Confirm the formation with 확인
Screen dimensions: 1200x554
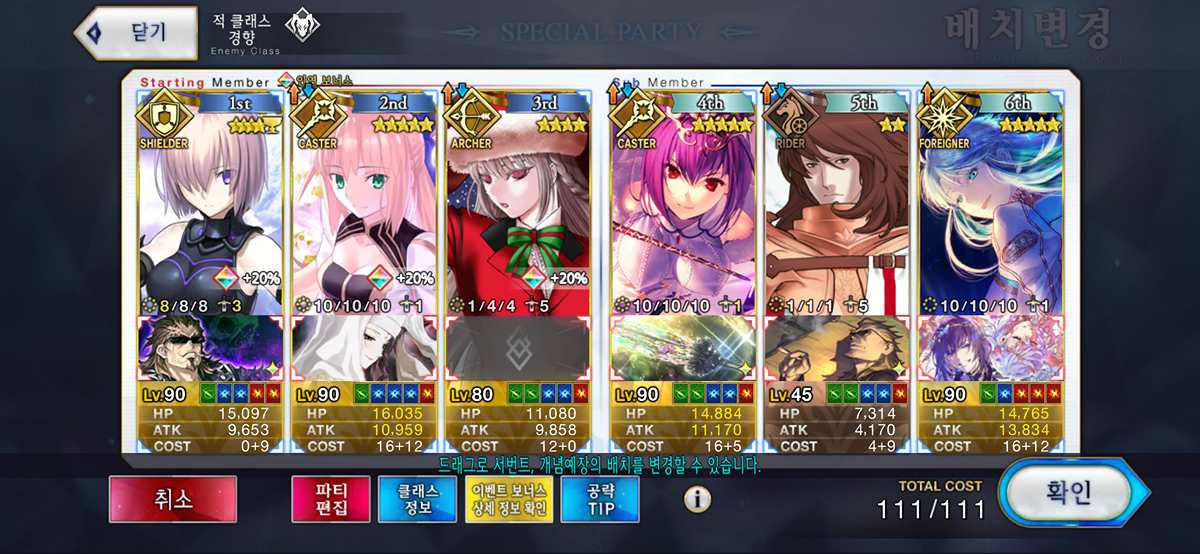coord(1068,494)
